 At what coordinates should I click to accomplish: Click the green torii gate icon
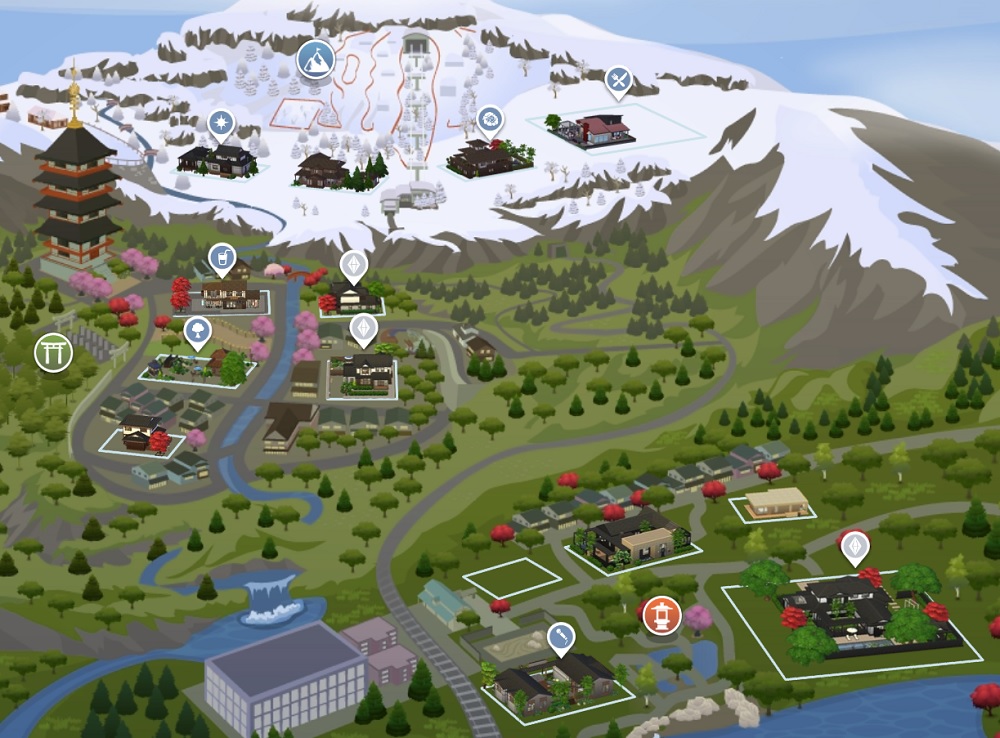pyautogui.click(x=53, y=352)
